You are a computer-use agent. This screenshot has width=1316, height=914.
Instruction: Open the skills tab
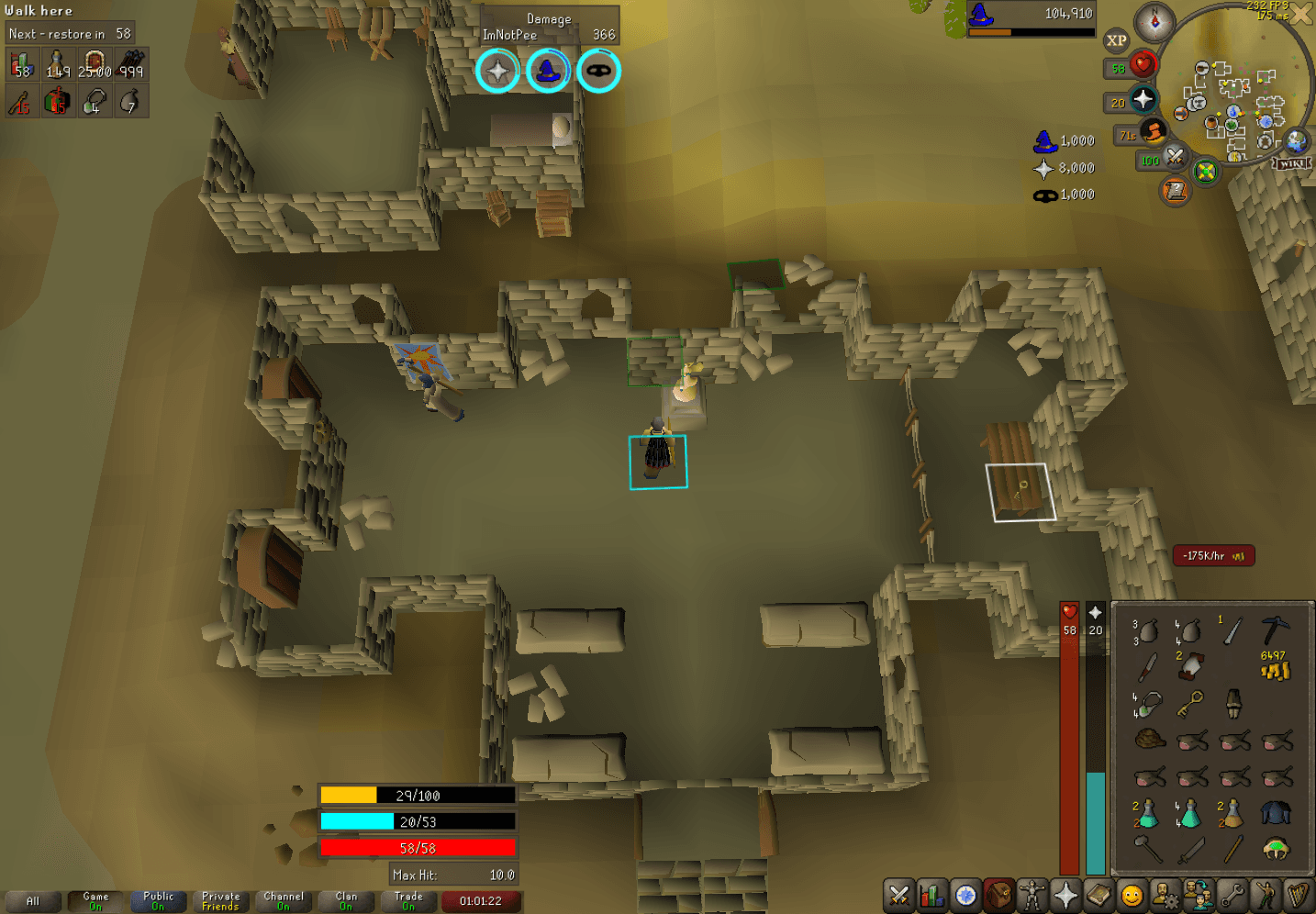click(931, 895)
